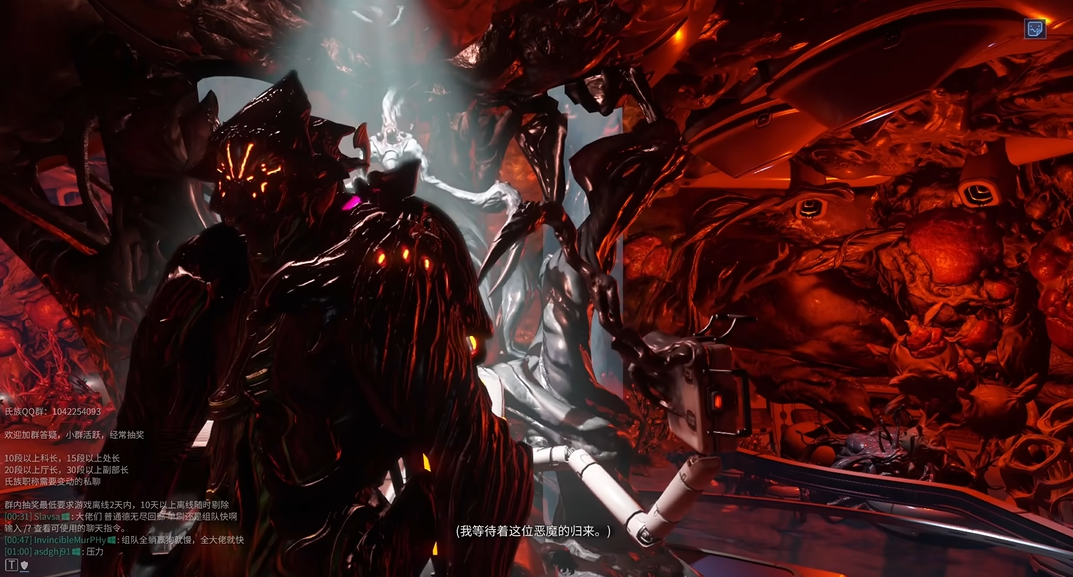1073x577 pixels.
Task: Click asdghj91's name in chat log
Action: [x=52, y=552]
